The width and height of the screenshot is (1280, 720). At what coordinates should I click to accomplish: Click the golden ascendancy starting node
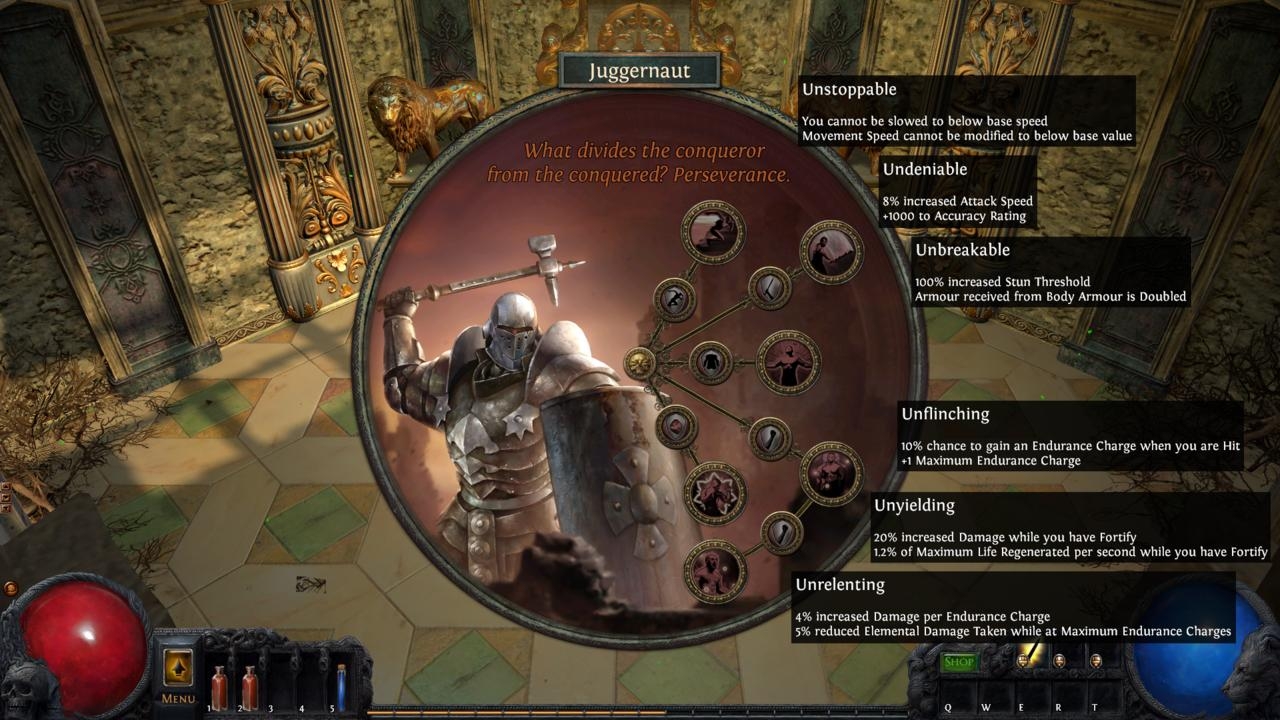click(640, 363)
